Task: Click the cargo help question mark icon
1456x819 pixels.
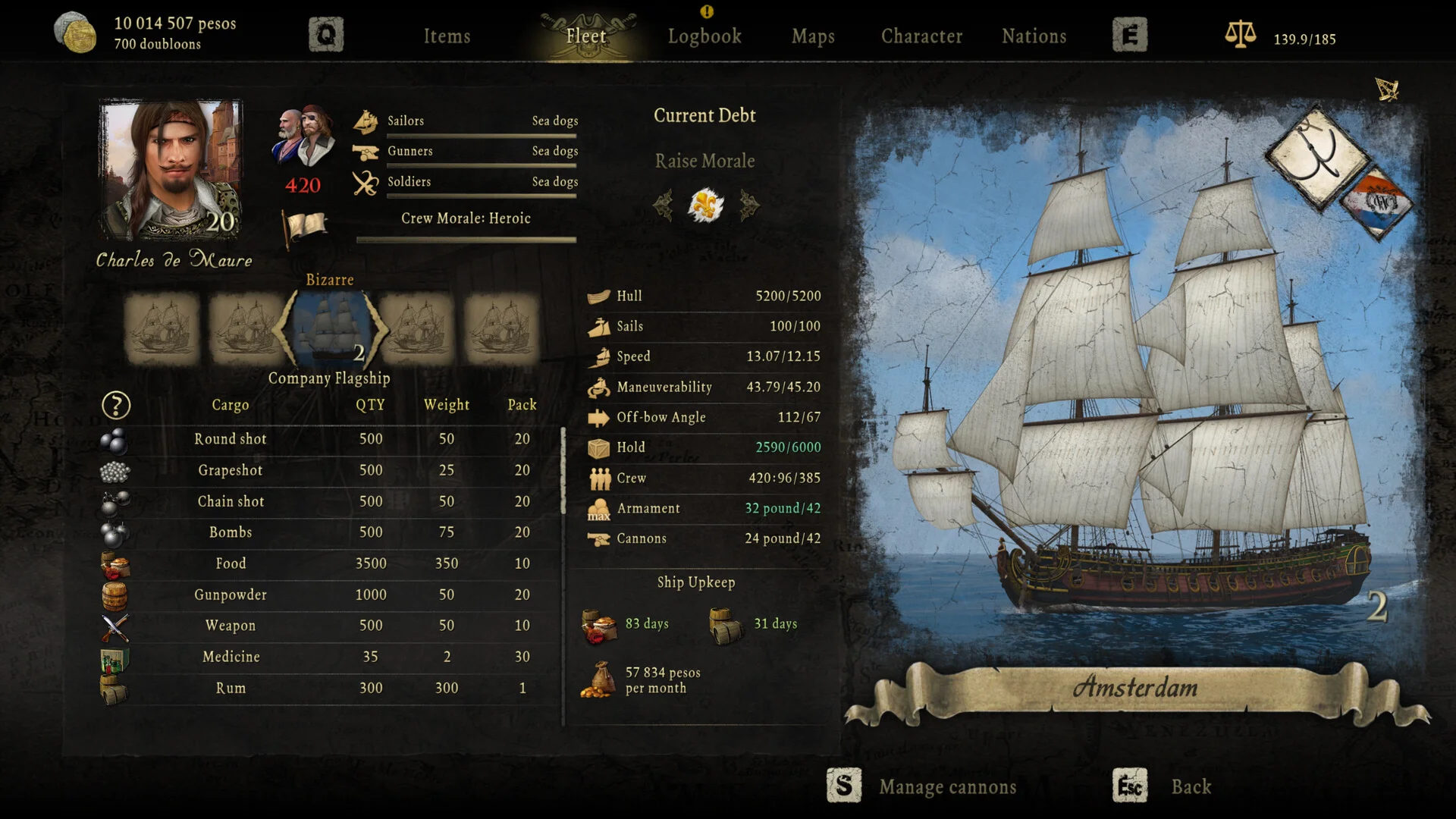Action: [x=116, y=406]
